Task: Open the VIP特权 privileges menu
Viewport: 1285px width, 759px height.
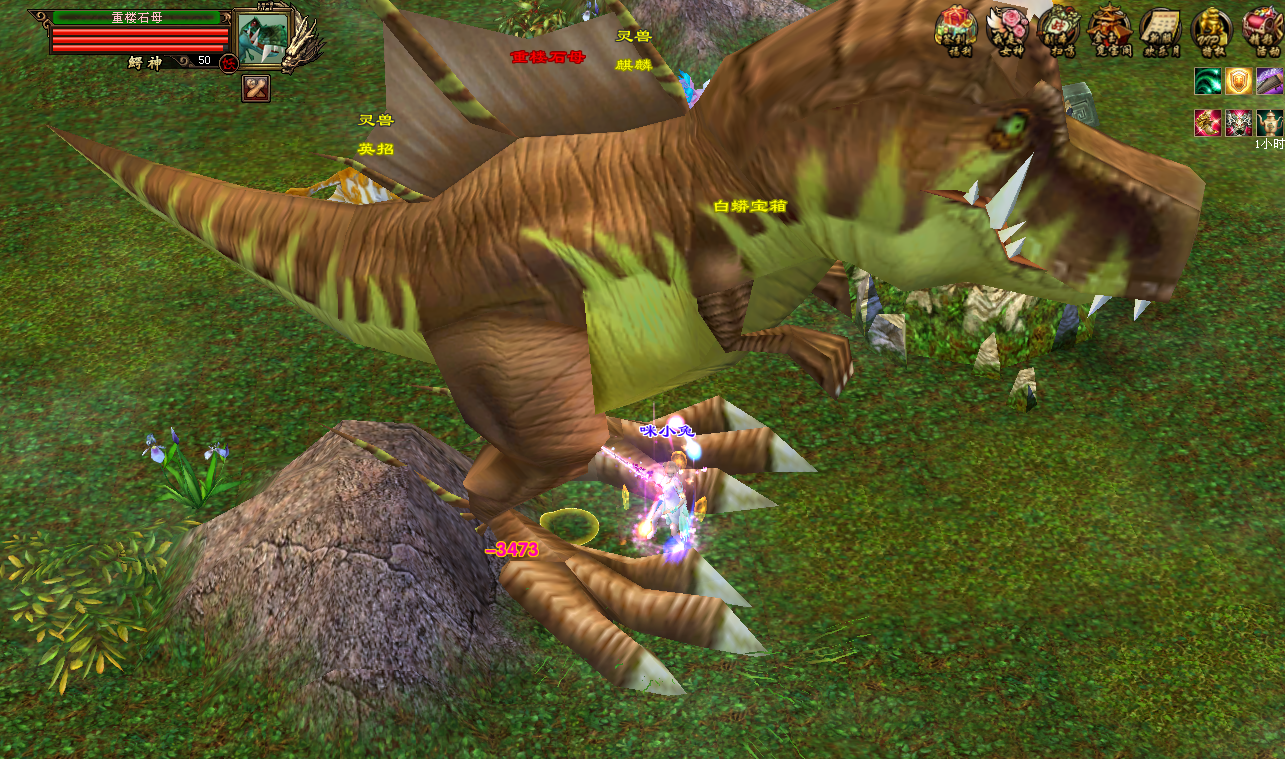Action: tap(1212, 28)
